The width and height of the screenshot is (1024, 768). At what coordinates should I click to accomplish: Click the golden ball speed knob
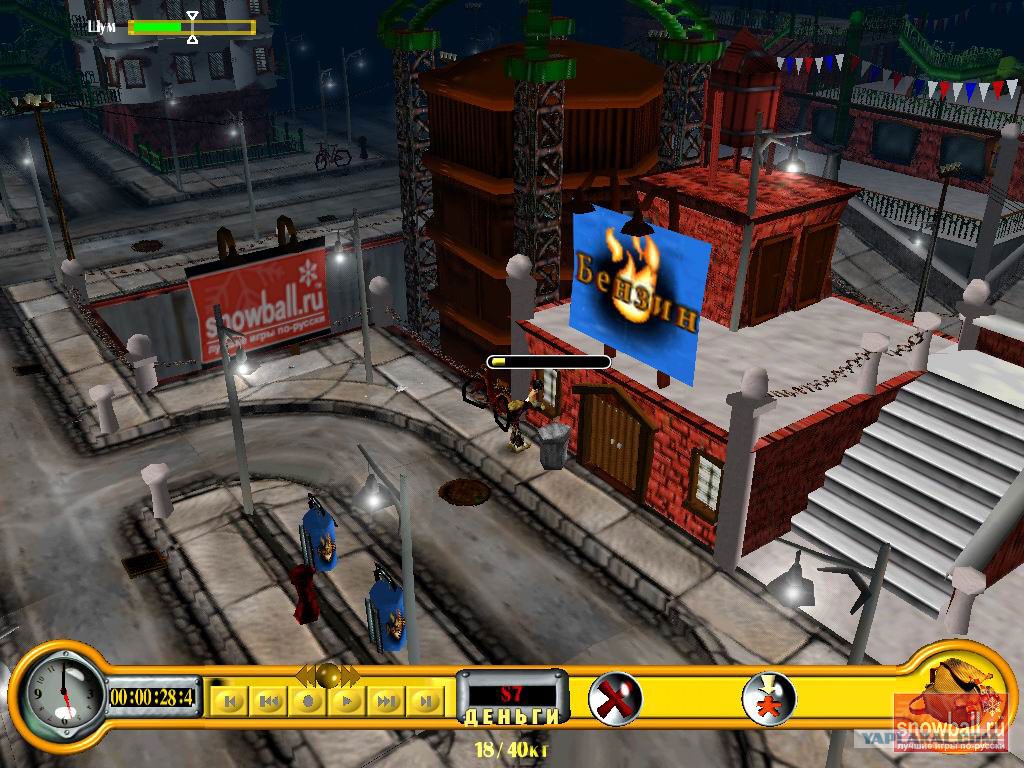[327, 675]
